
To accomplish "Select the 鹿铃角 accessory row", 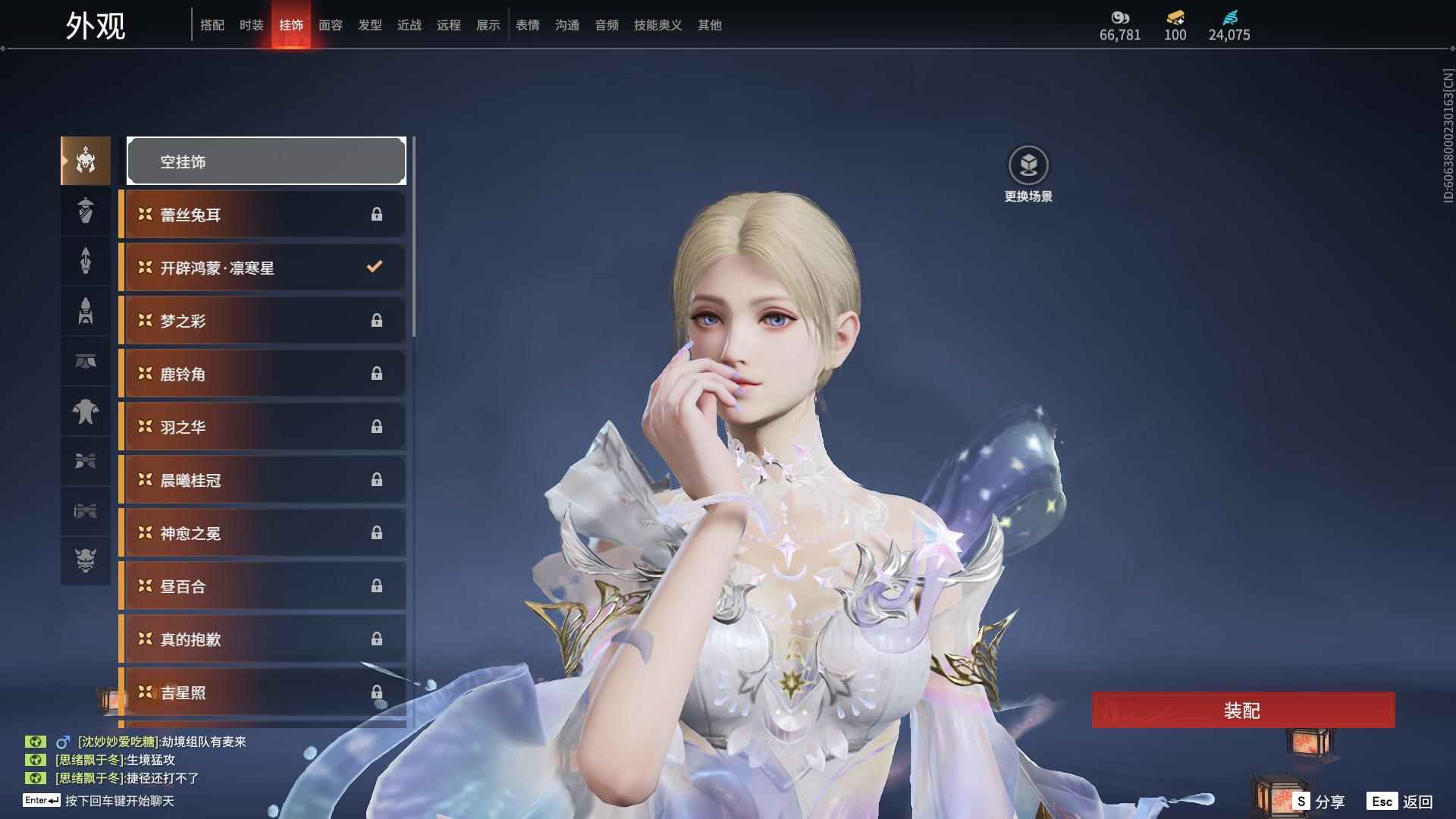I will (x=263, y=374).
